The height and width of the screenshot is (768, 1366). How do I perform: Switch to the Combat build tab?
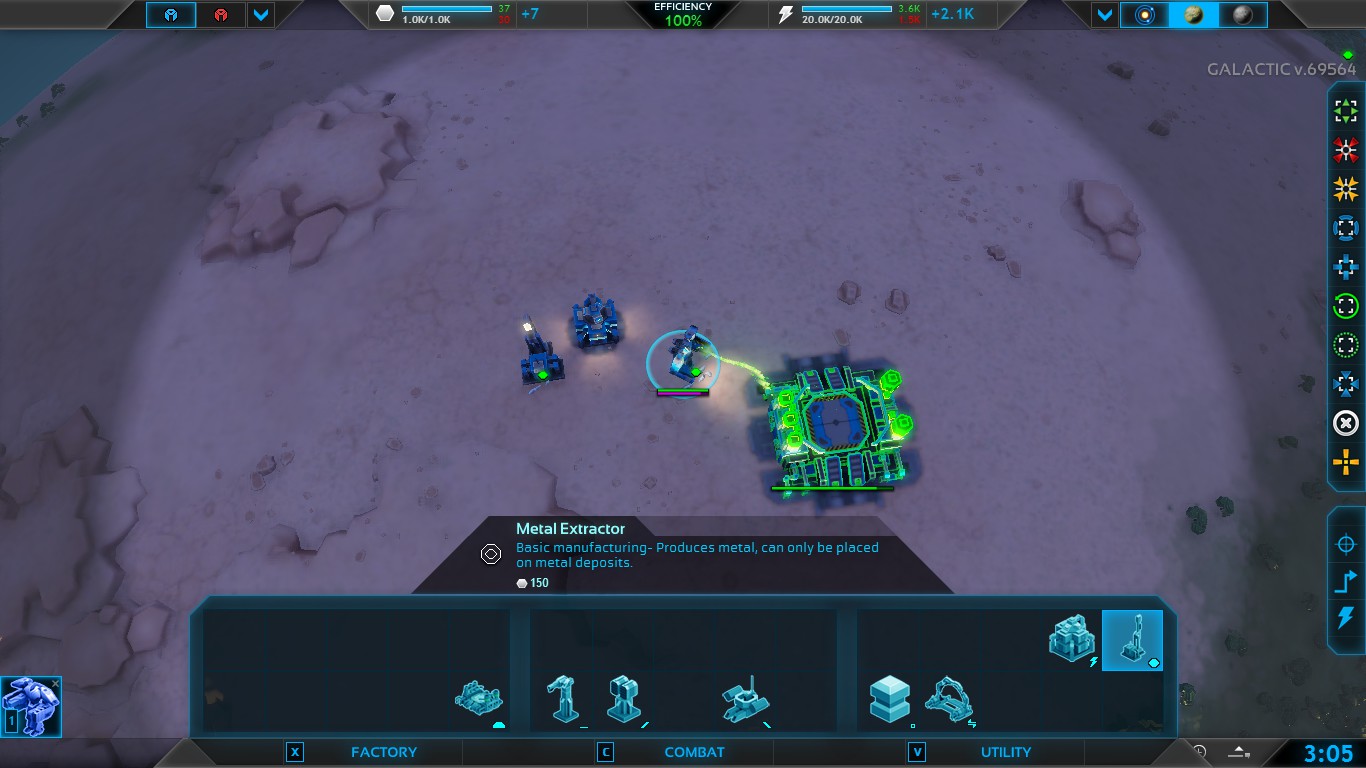point(694,752)
